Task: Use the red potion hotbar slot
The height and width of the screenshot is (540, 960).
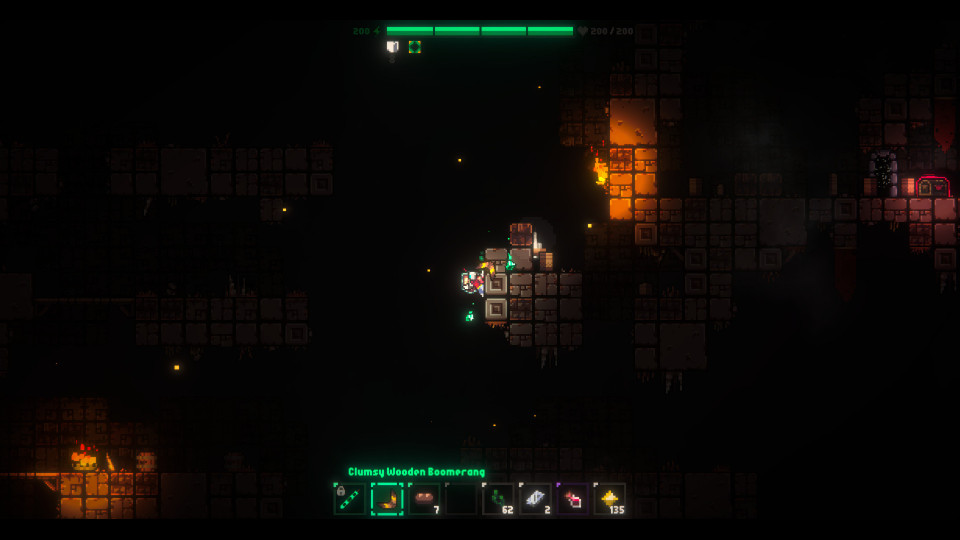Action: pyautogui.click(x=572, y=498)
